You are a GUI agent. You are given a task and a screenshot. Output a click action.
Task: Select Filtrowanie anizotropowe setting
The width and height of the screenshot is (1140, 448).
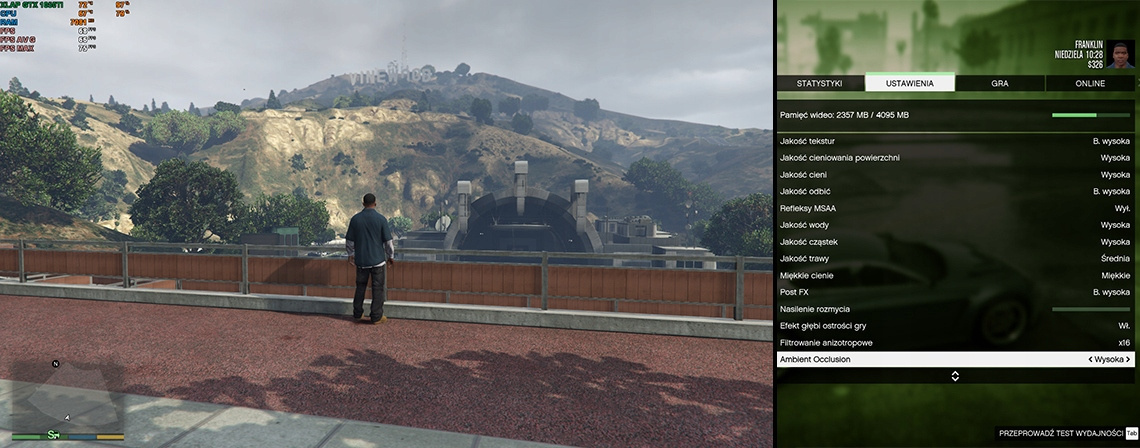pos(955,342)
